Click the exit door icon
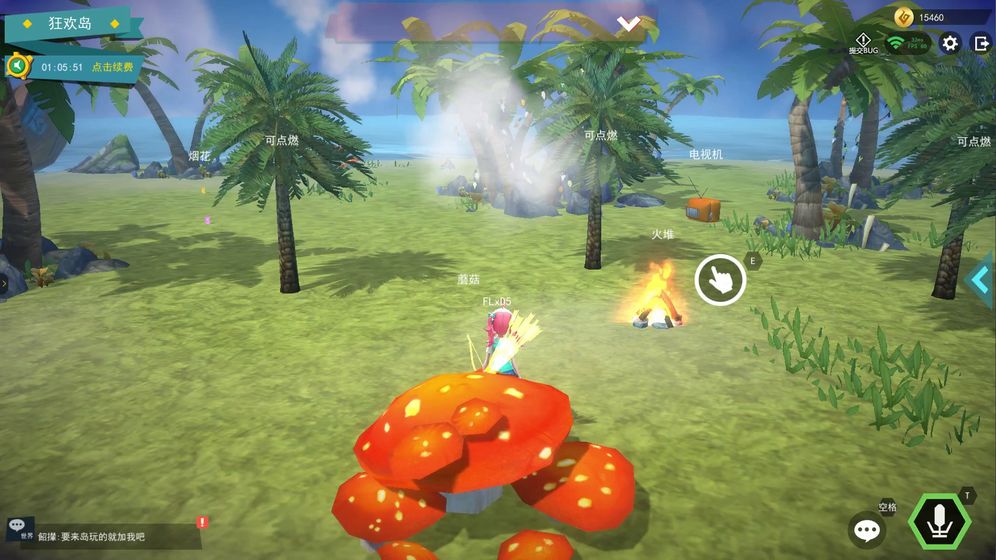The image size is (996, 560). 981,43
